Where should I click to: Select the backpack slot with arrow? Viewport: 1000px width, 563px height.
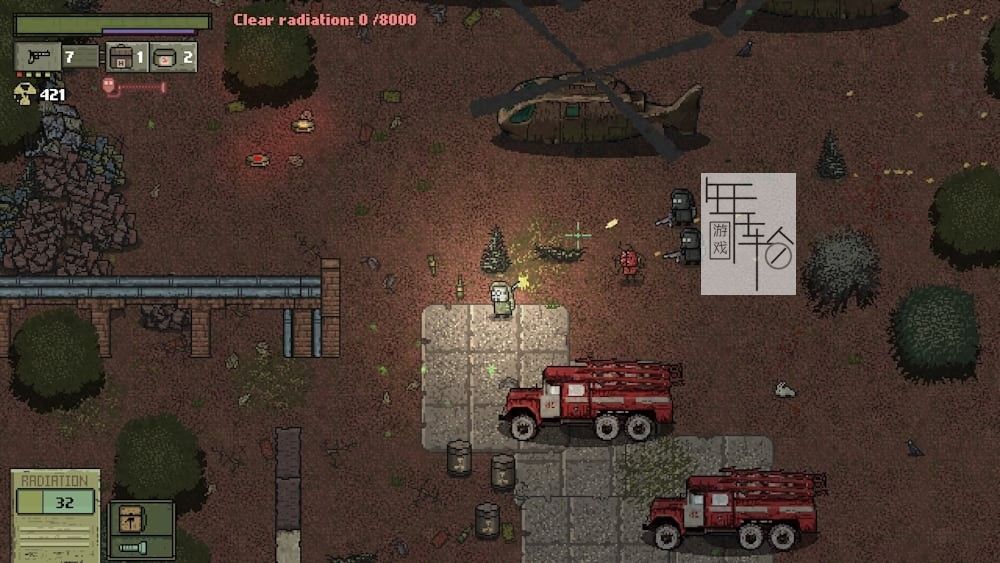pyautogui.click(x=129, y=519)
